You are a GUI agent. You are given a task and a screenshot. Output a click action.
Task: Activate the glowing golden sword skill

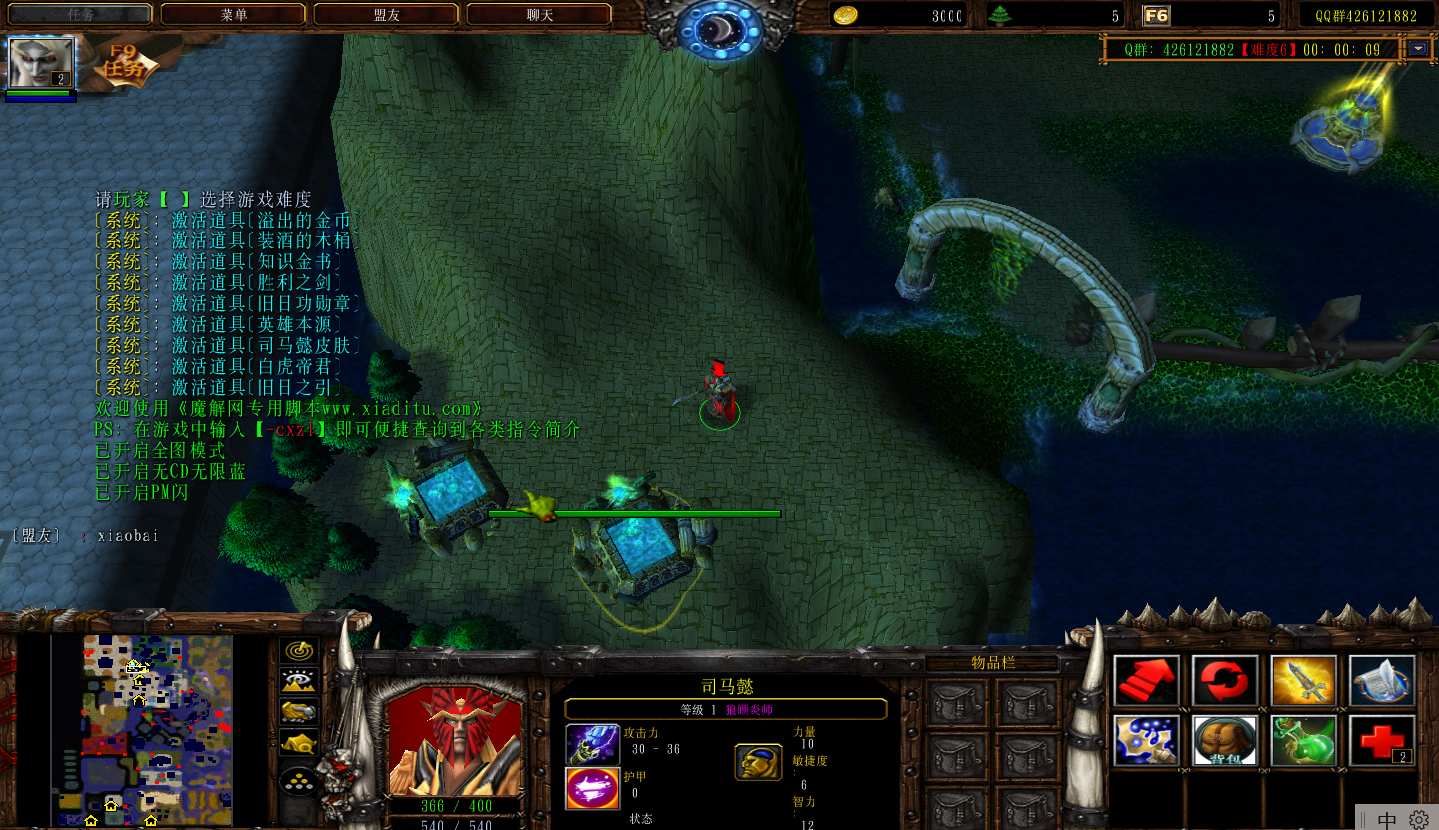click(x=1303, y=681)
